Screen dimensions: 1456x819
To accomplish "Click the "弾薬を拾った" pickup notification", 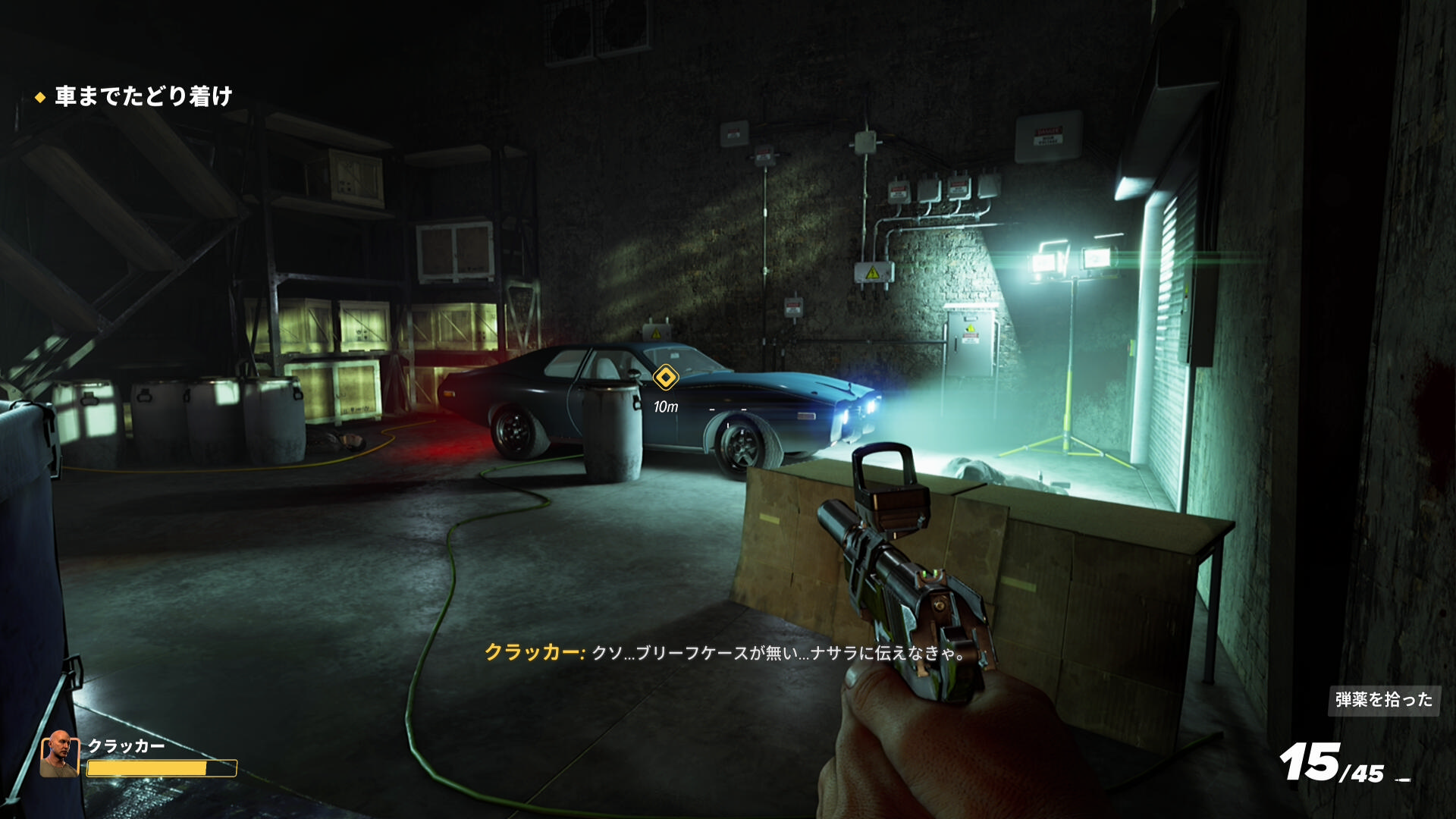I will pos(1383,699).
